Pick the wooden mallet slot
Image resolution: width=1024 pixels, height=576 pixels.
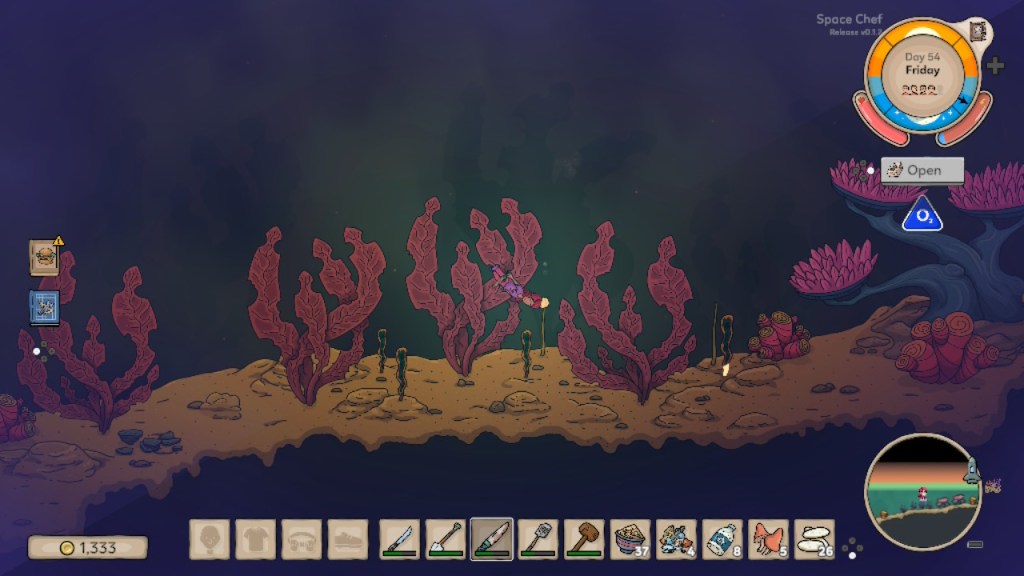584,540
